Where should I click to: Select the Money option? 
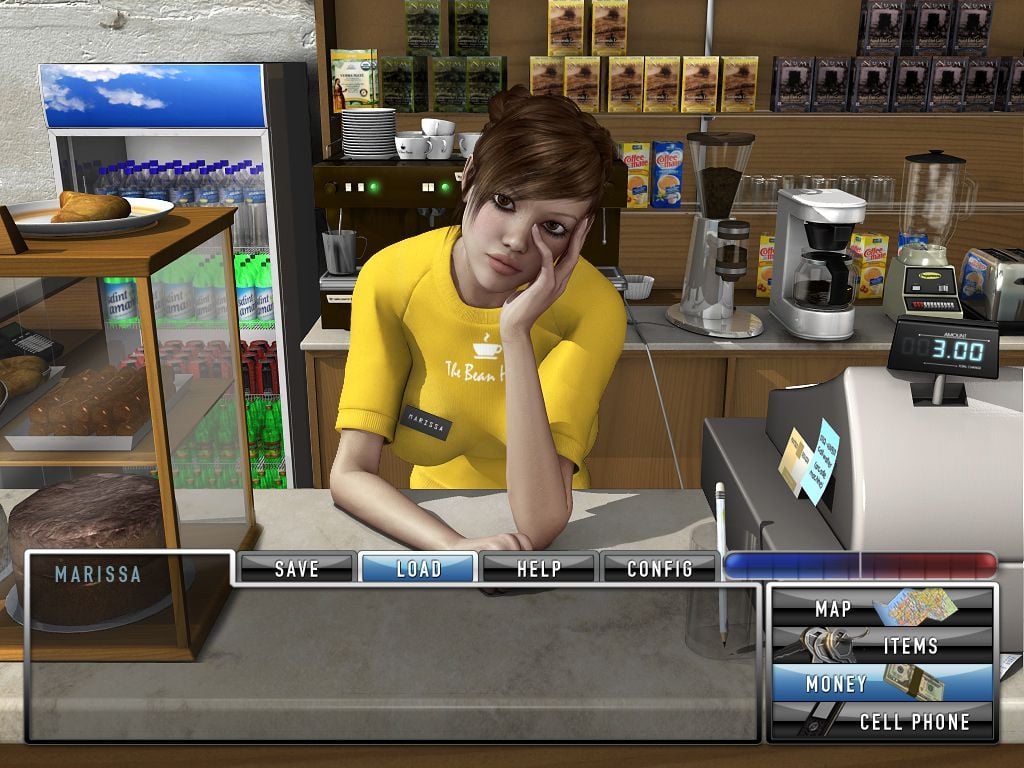pyautogui.click(x=882, y=684)
